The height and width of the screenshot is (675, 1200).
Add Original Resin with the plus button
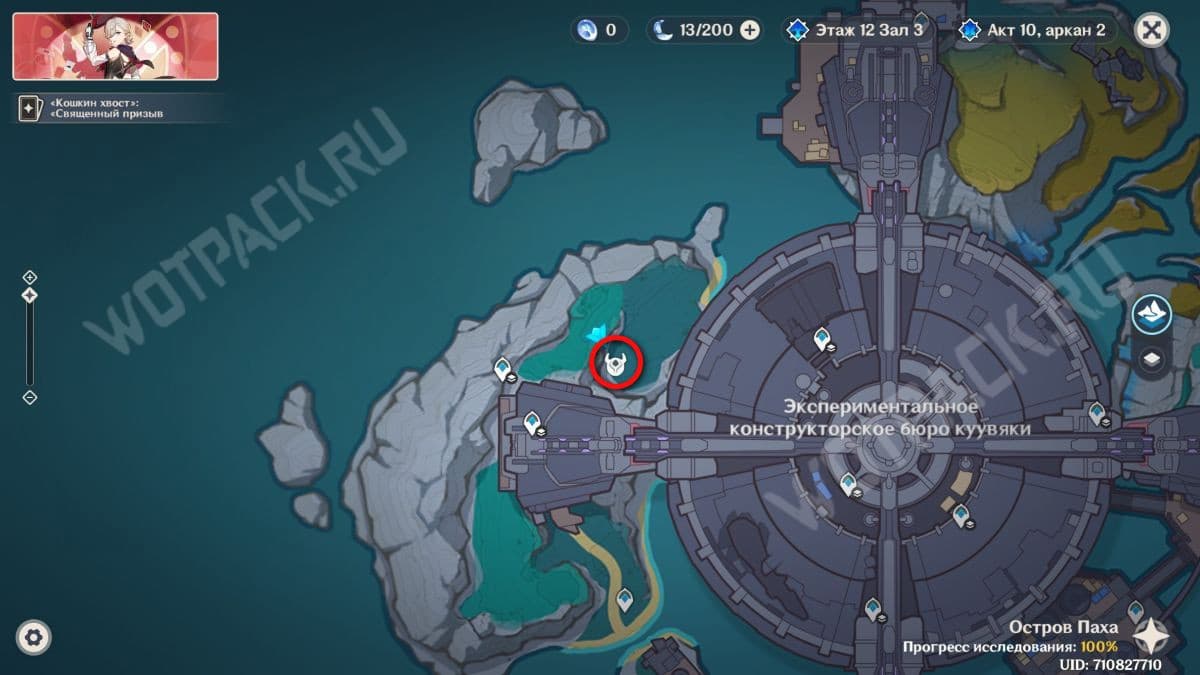point(749,30)
